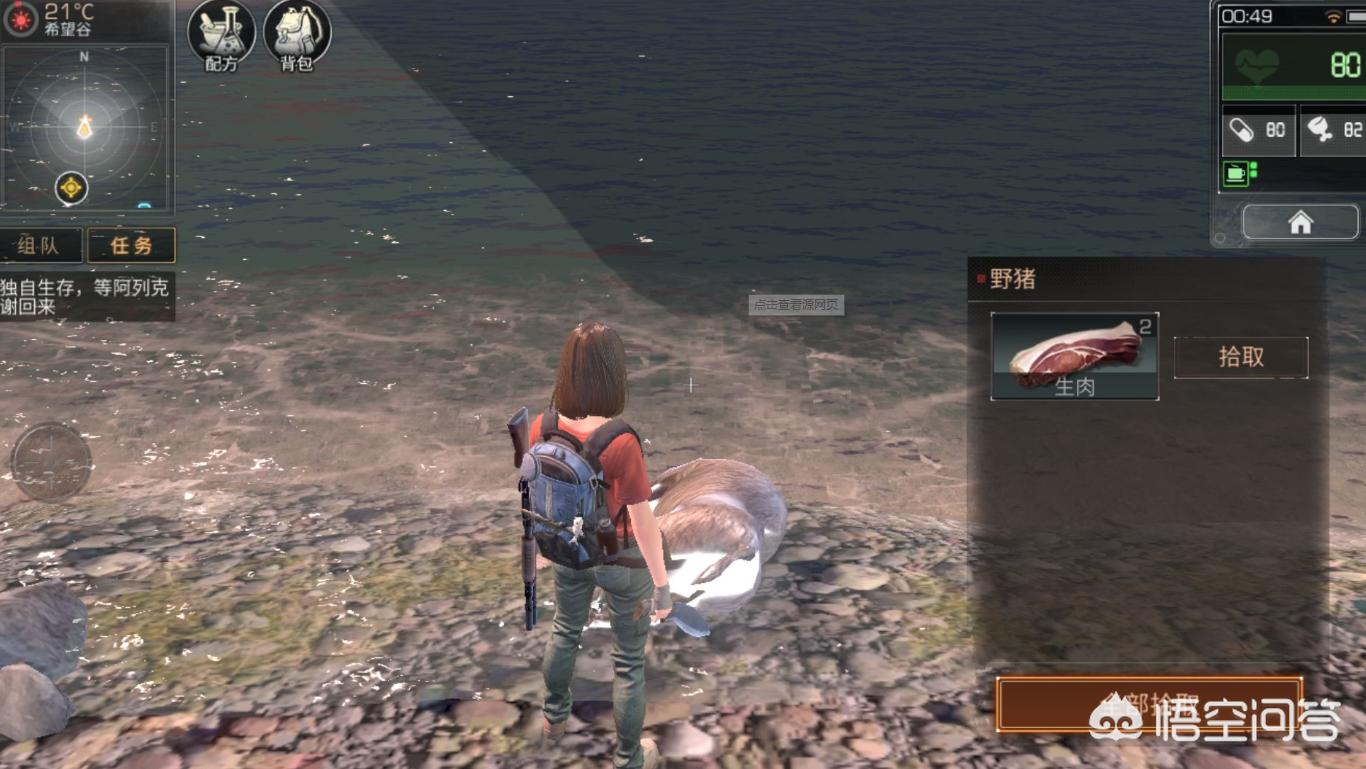Click the circular compass minimap
Image resolution: width=1366 pixels, height=769 pixels.
(x=84, y=126)
